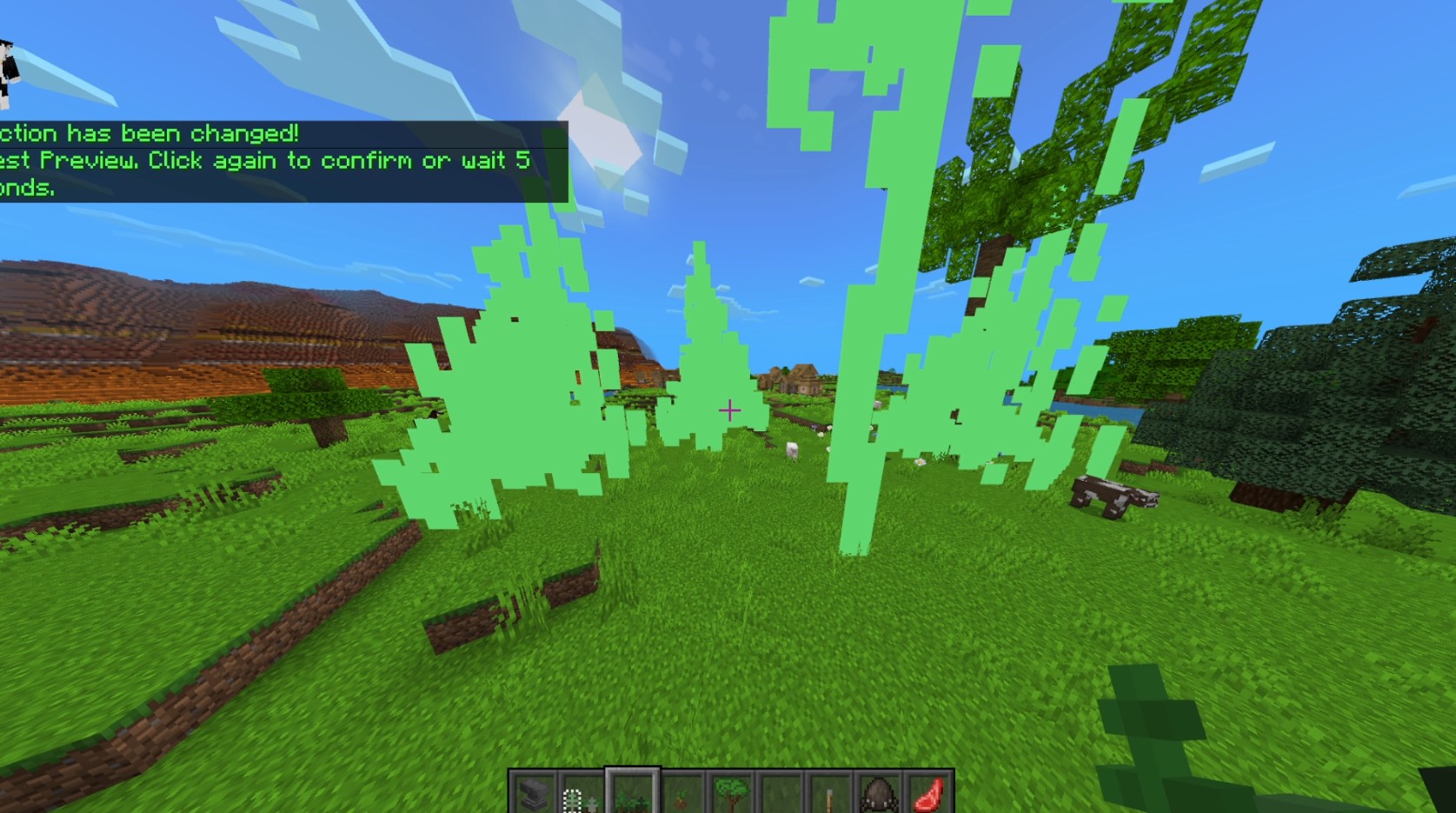Choose the spider spawn egg slot
1456x813 pixels.
click(x=880, y=793)
